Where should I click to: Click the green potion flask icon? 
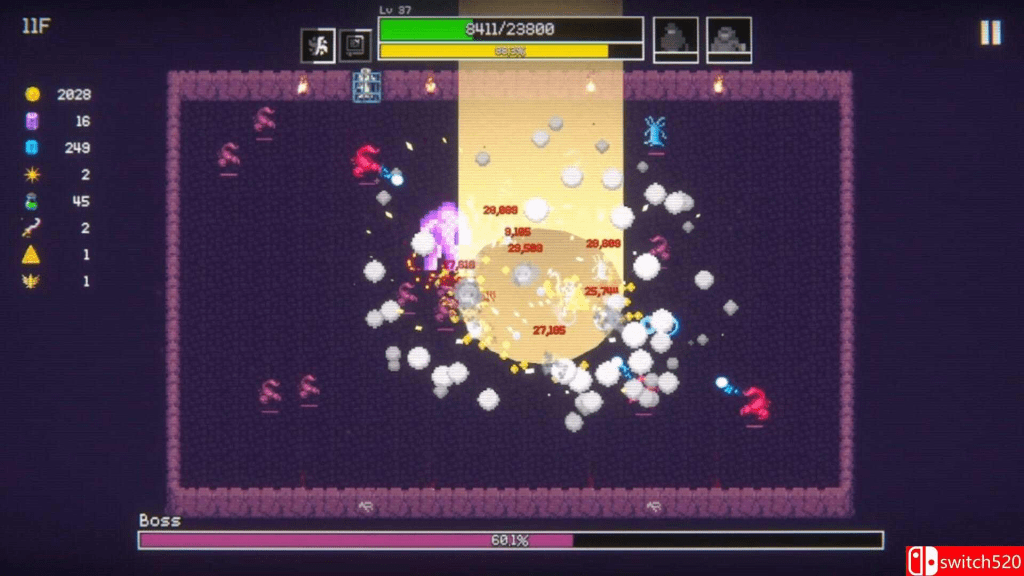click(x=32, y=201)
